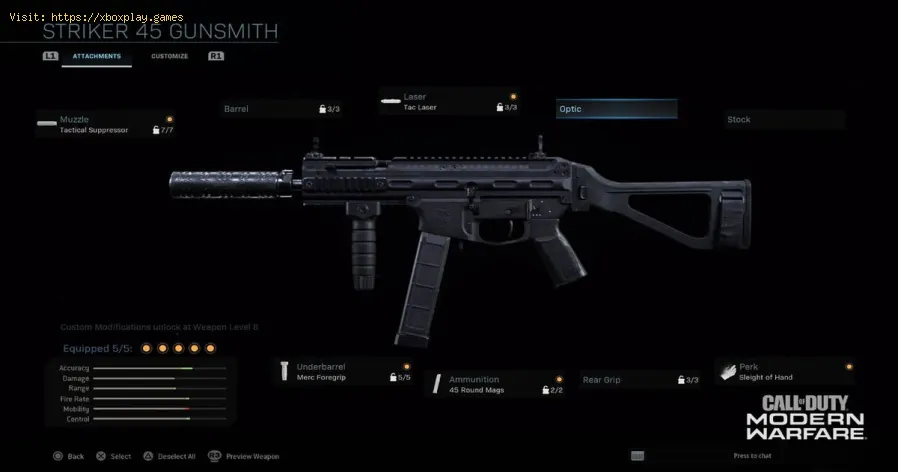Select the Perk Sleight of Hand slot
Viewport: 898px width, 472px height.
[x=784, y=372]
